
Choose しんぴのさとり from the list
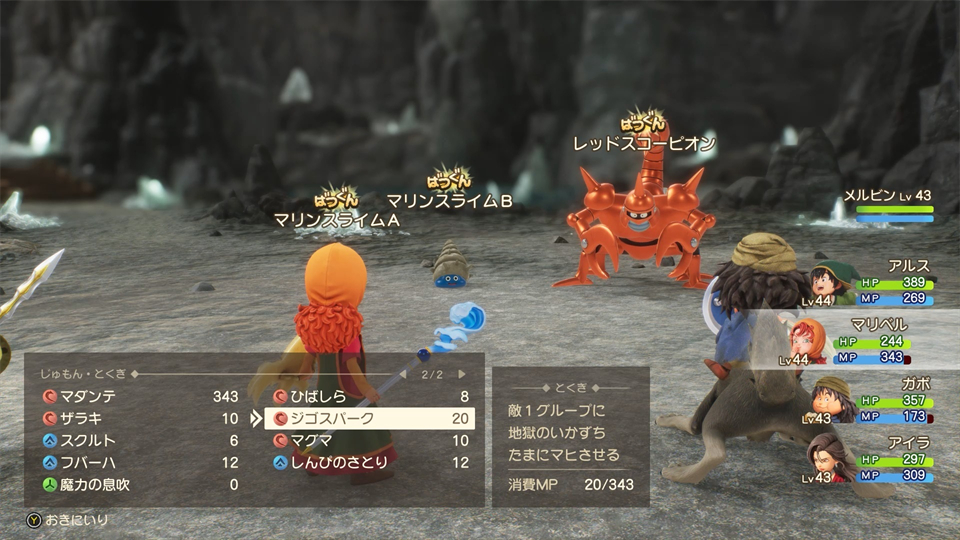(x=370, y=462)
